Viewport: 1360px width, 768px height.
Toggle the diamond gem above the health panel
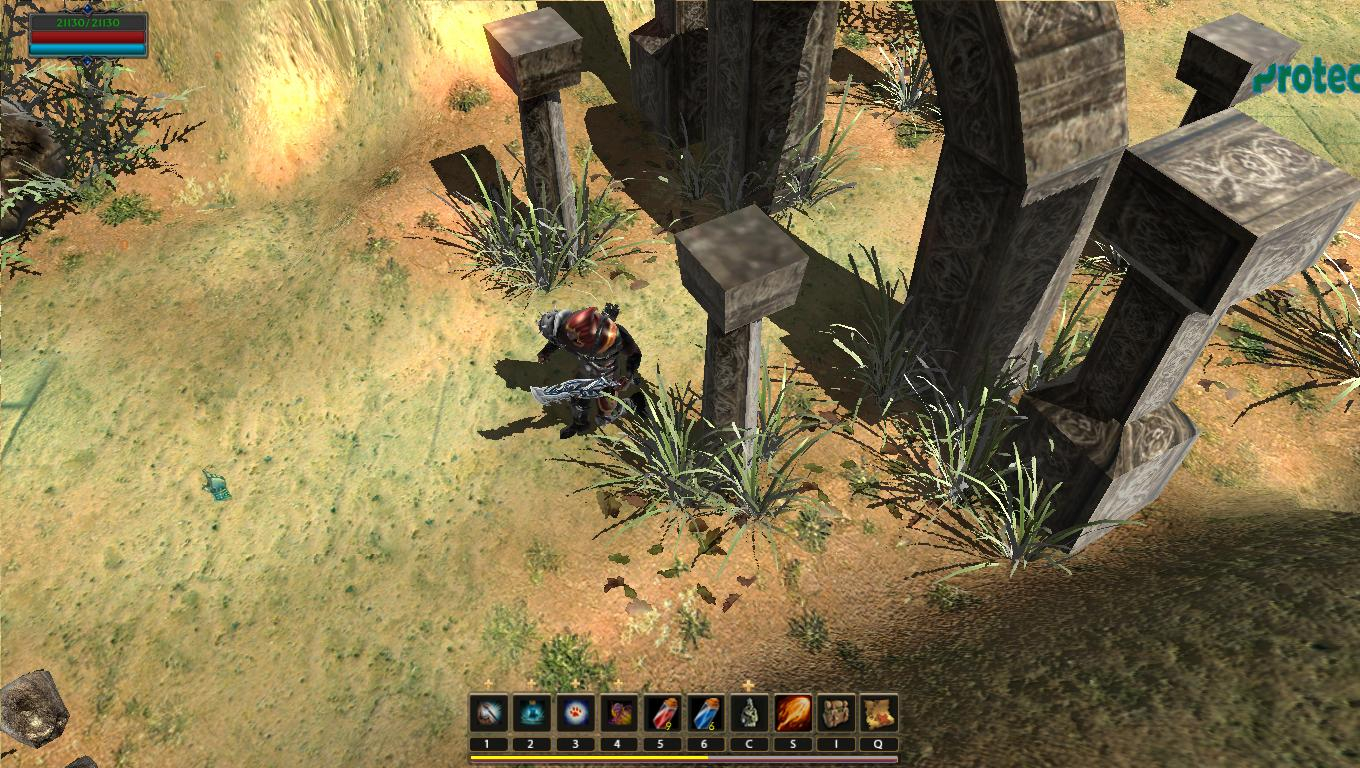[87, 9]
